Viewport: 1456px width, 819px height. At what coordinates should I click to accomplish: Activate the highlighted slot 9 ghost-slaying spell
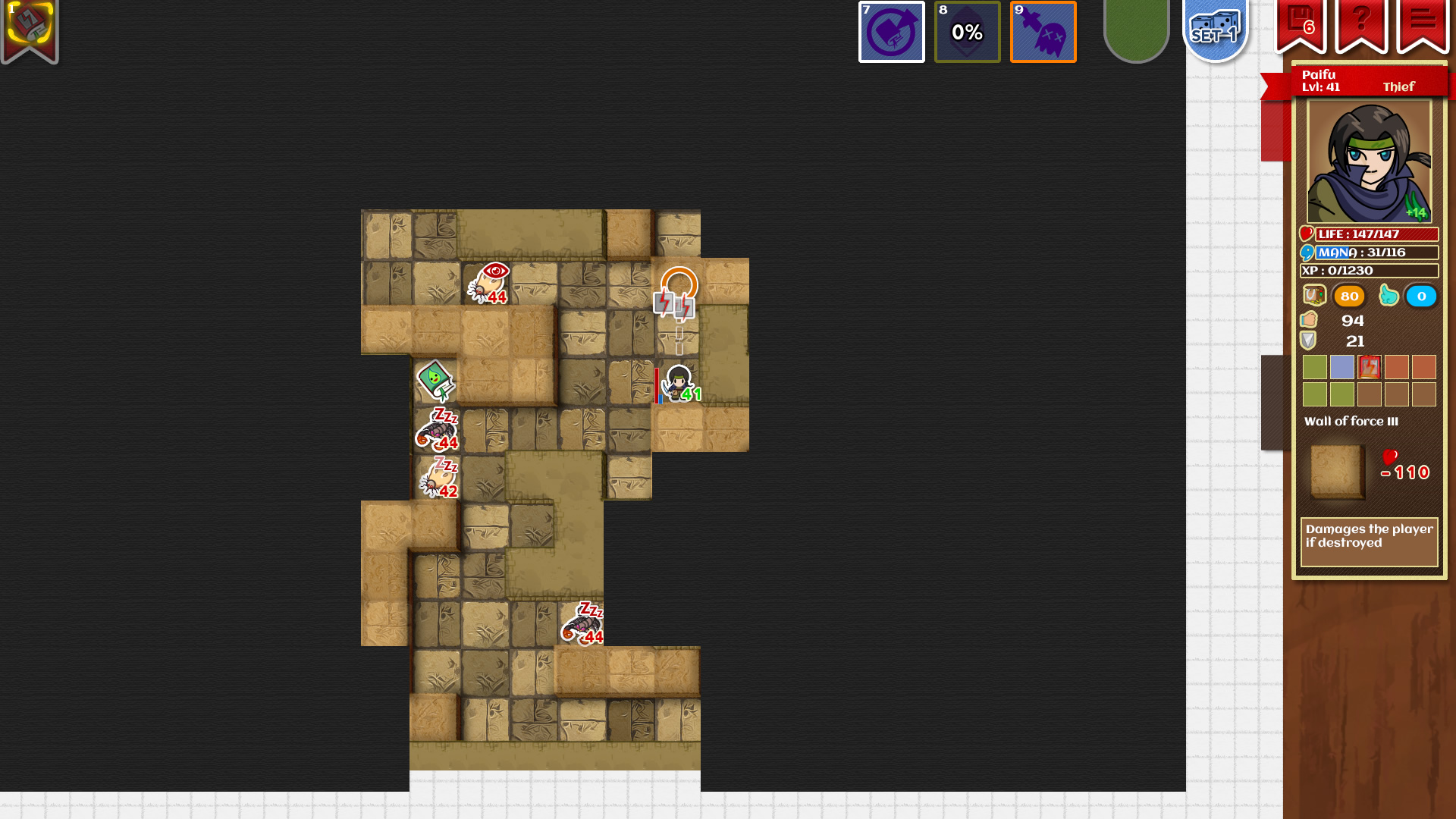[1043, 32]
